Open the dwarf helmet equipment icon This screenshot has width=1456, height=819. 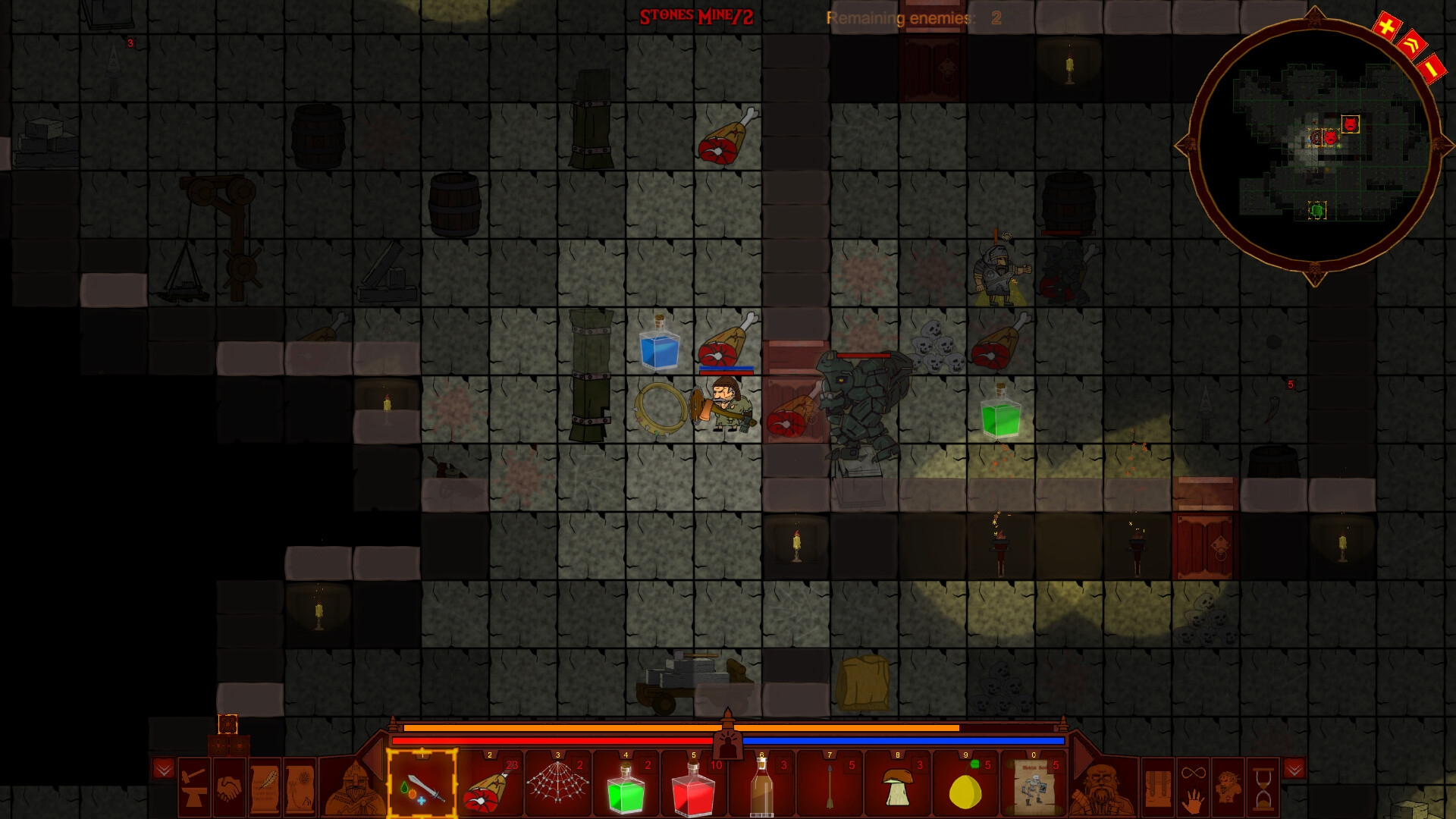[x=354, y=789]
